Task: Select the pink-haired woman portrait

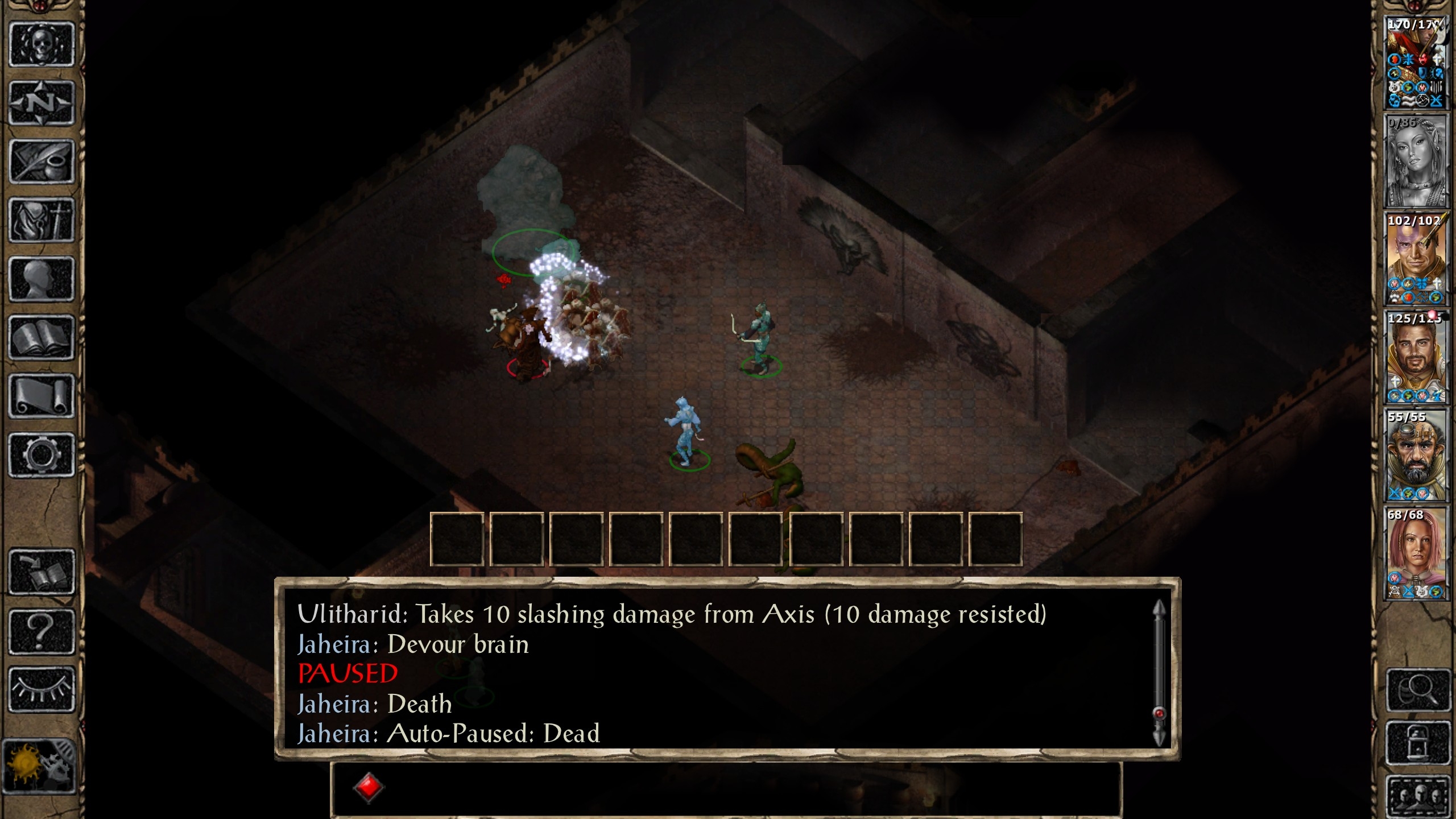Action: point(1415,553)
